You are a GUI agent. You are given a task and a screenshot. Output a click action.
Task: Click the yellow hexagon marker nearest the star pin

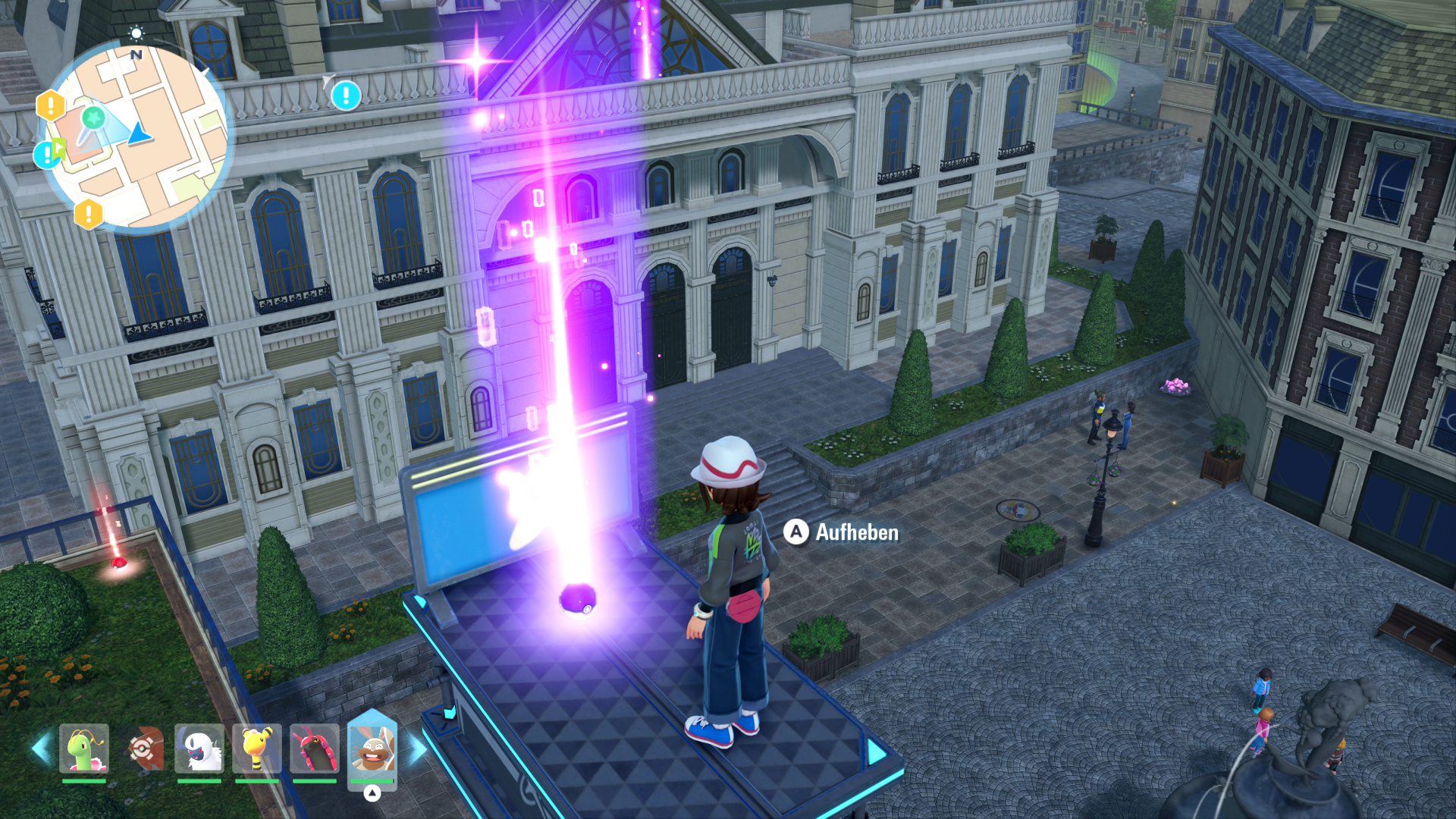tap(51, 105)
